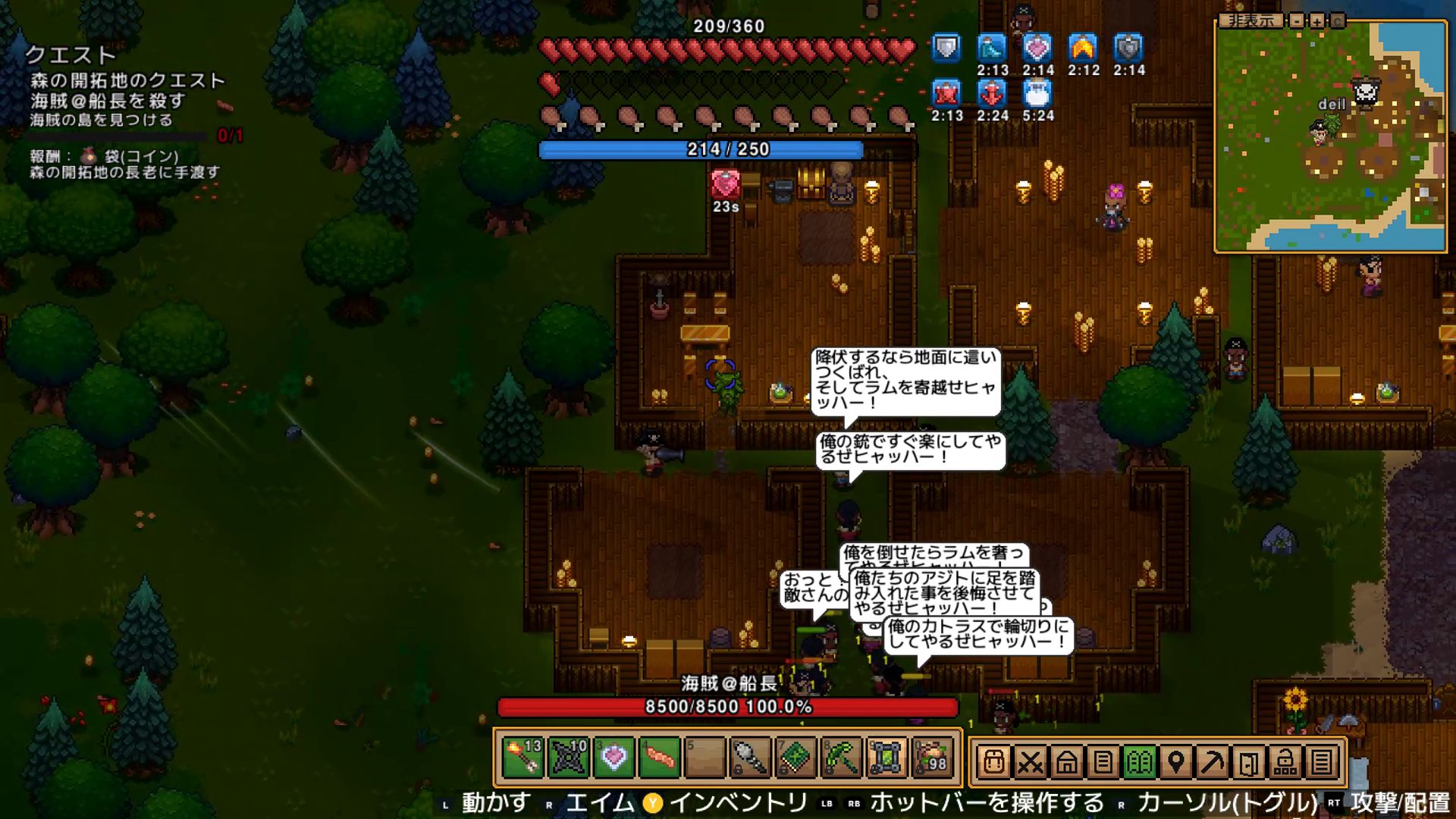Select the green framed mirror hotbar slot
The width and height of the screenshot is (1456, 819).
point(886,758)
